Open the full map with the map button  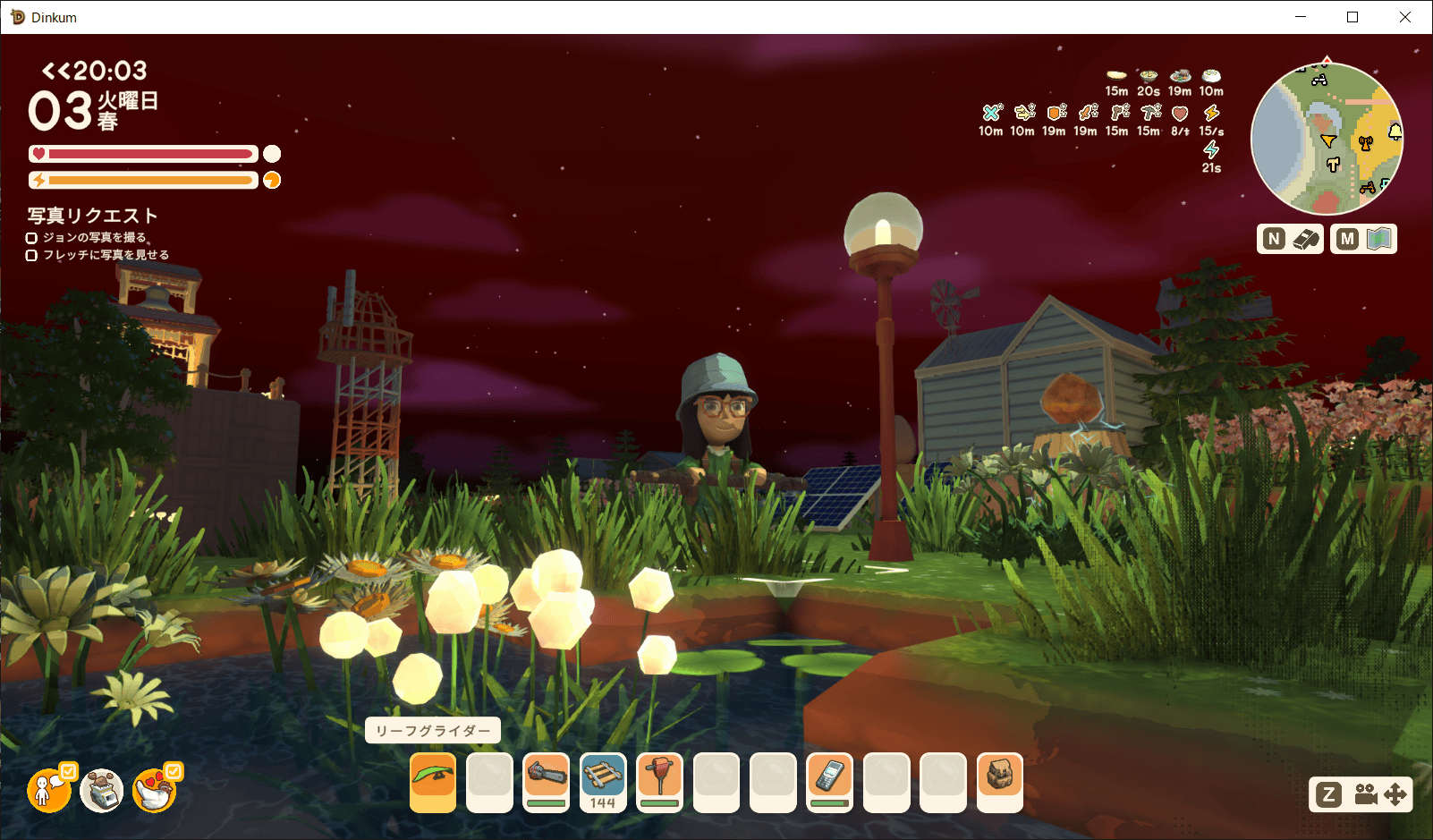pos(1363,239)
